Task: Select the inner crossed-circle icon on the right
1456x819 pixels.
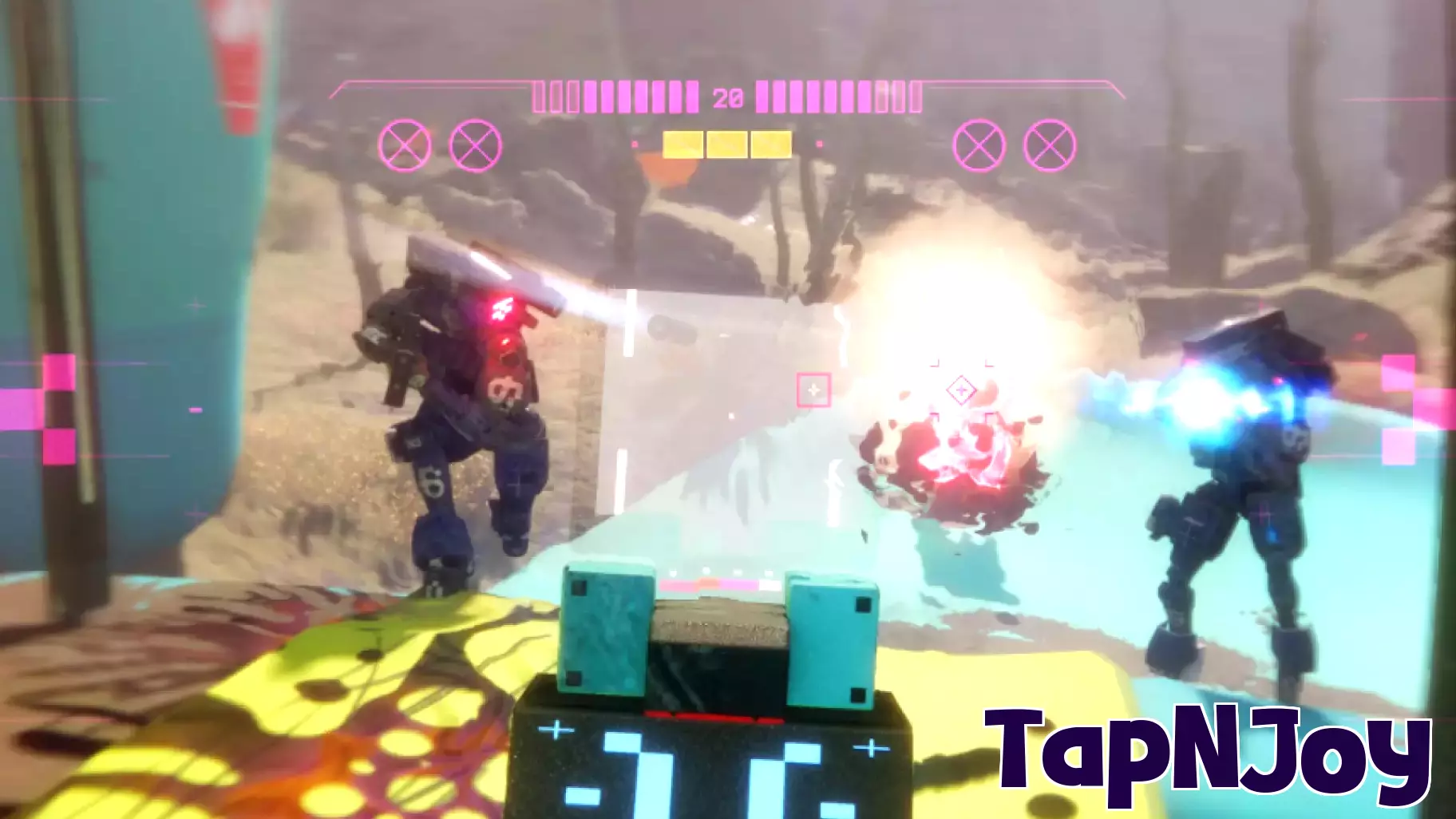Action: (977, 144)
